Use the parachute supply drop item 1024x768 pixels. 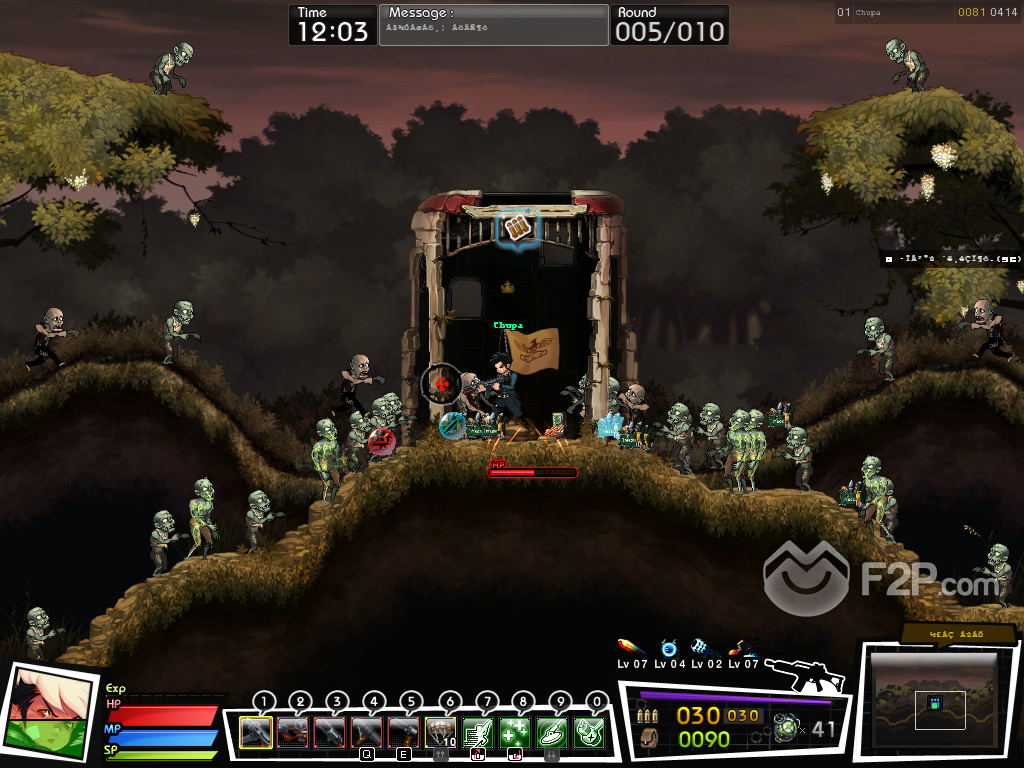coord(440,732)
